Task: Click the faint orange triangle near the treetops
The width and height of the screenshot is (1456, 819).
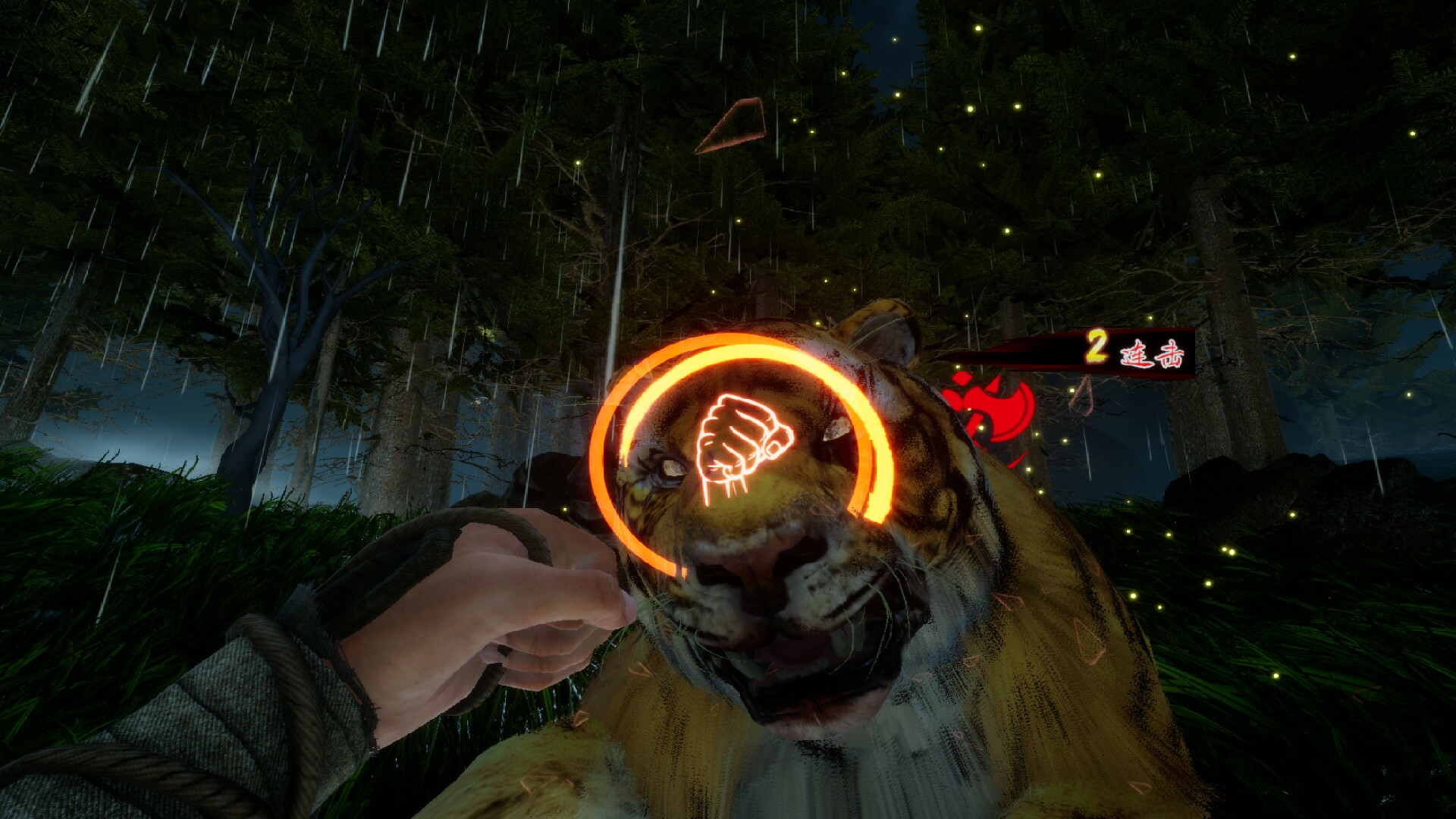Action: tap(732, 125)
